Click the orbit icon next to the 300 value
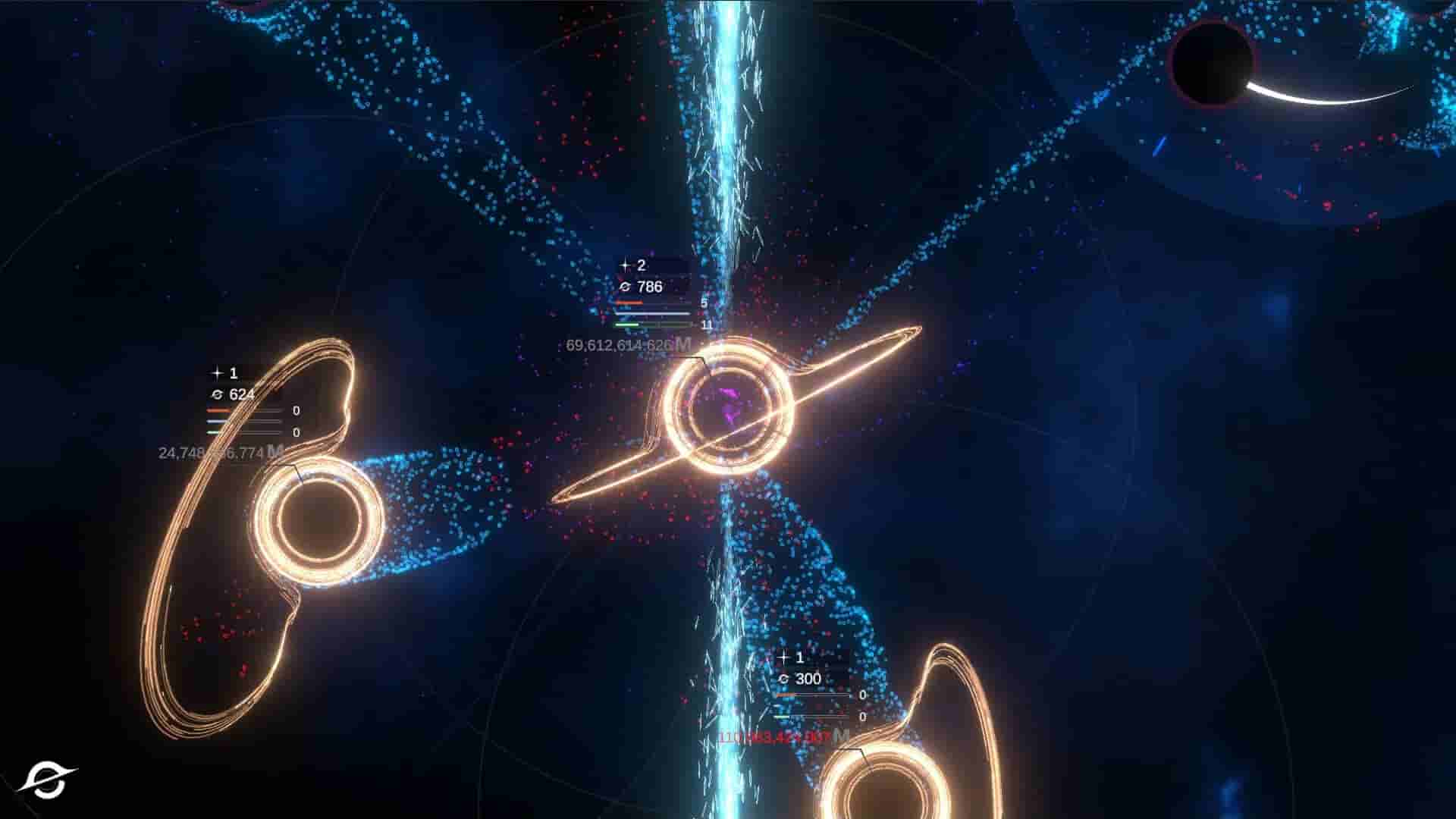The image size is (1456, 819). point(783,677)
